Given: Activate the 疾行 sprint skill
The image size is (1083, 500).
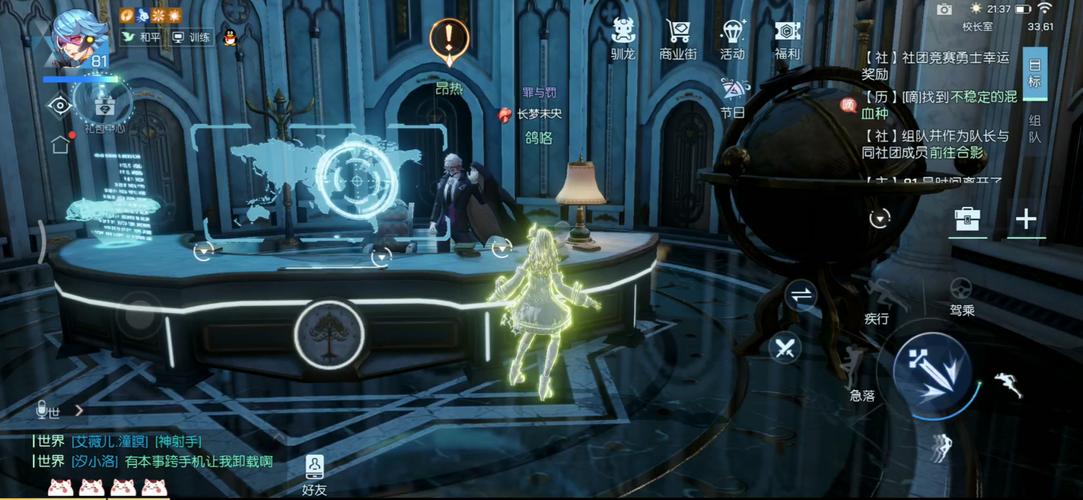Looking at the screenshot, I should (x=877, y=301).
